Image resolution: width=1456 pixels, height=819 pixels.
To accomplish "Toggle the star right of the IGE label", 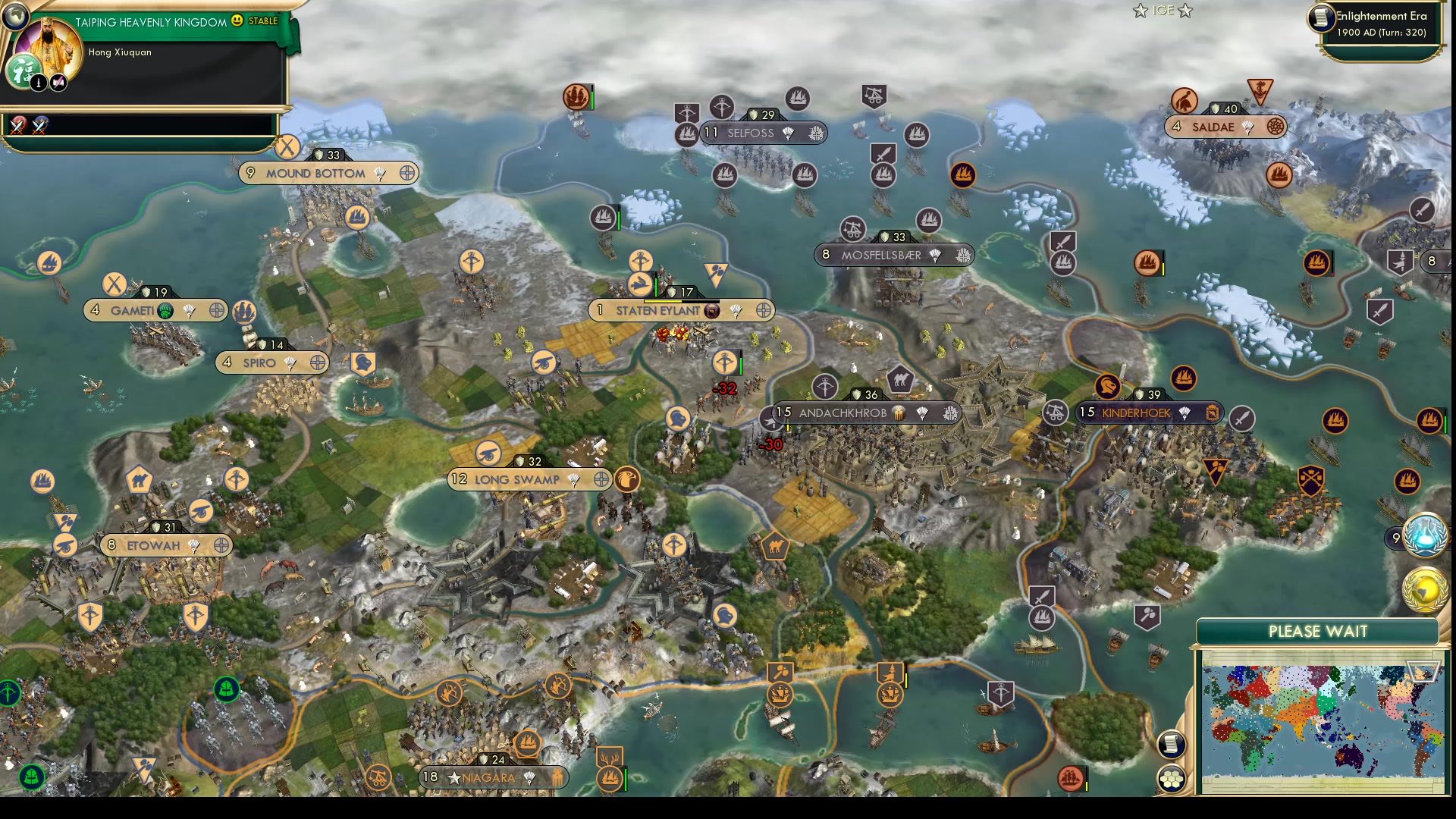I will (1185, 11).
